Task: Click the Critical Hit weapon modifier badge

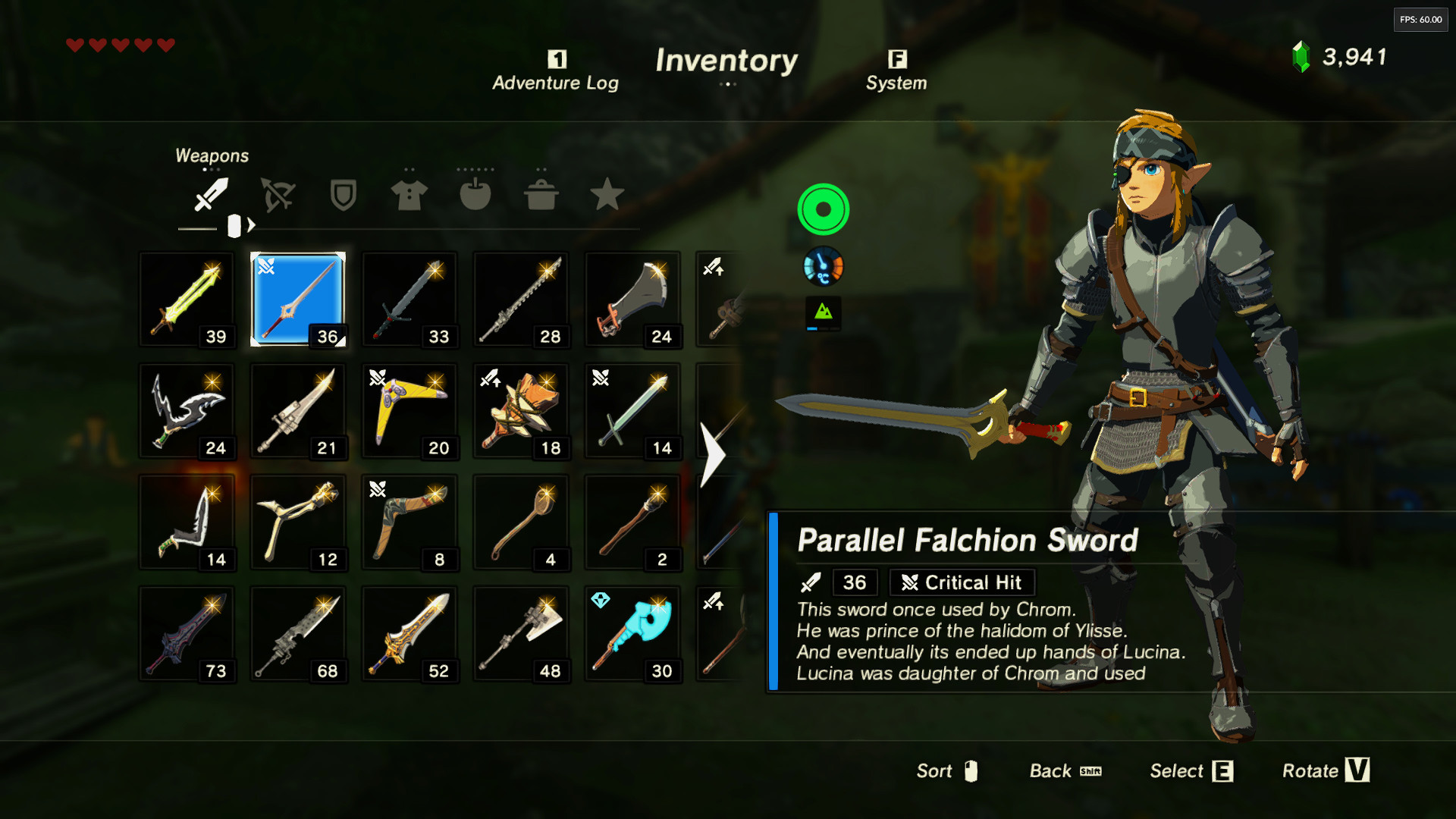Action: tap(961, 582)
